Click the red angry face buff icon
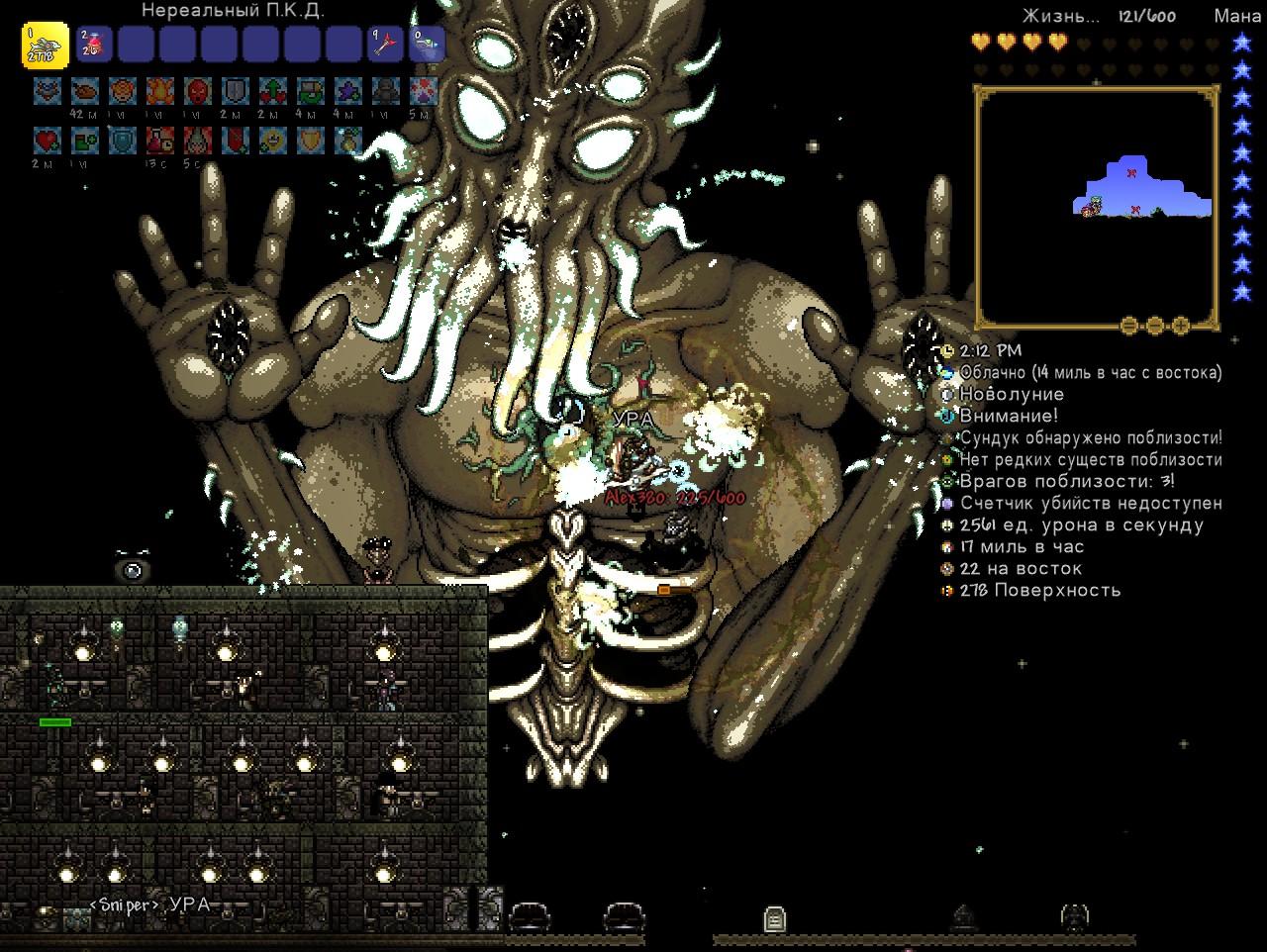The image size is (1267, 952). coord(198,92)
